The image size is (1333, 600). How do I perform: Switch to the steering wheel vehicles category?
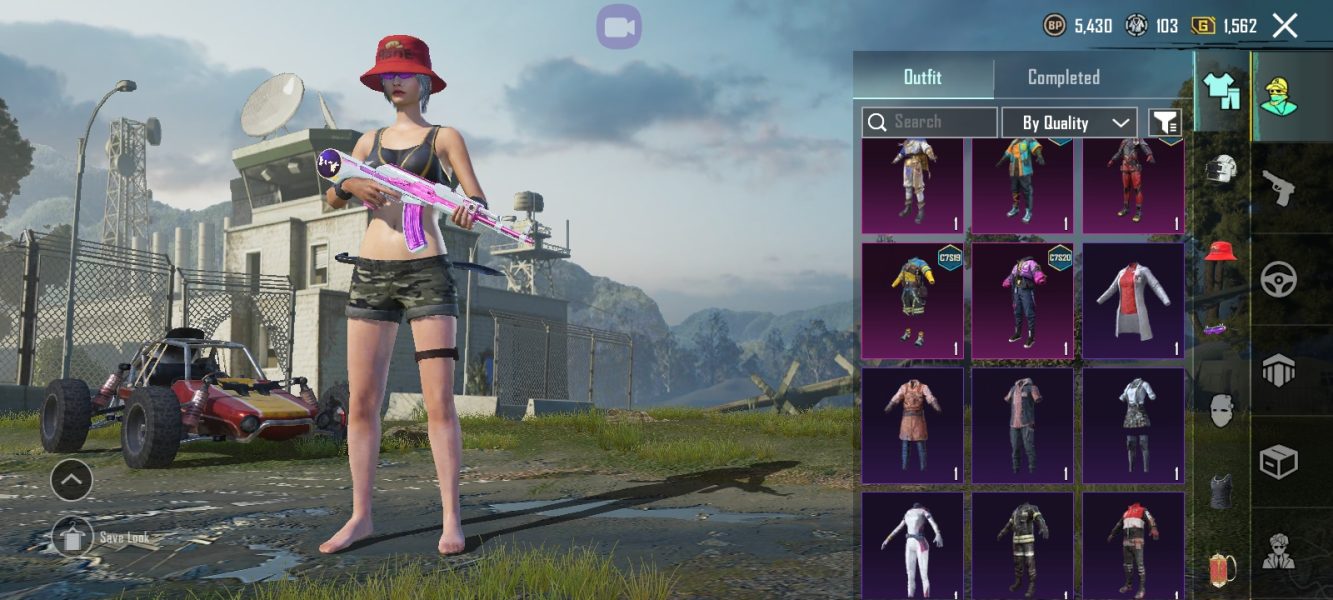[x=1279, y=279]
